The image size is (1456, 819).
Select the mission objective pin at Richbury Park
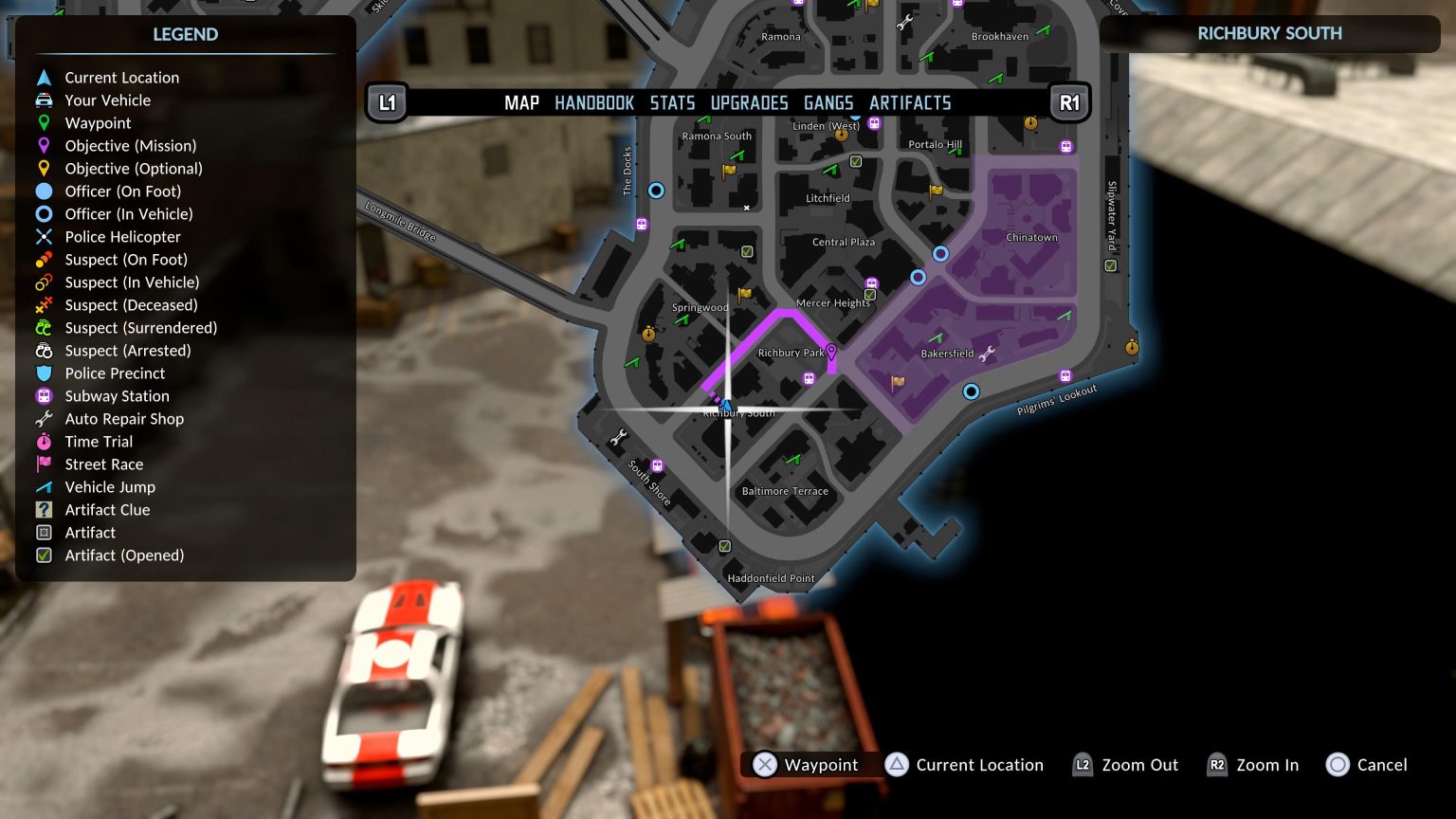[832, 351]
